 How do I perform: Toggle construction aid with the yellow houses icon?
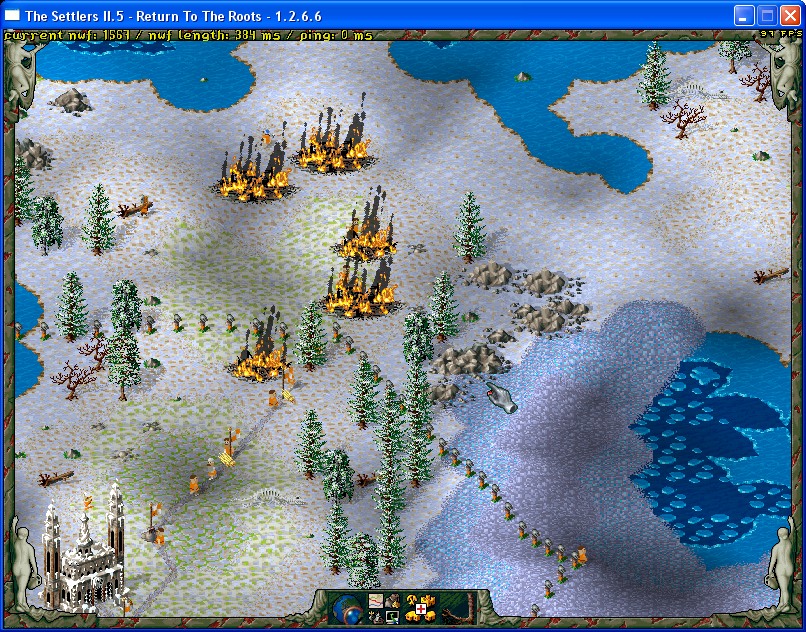point(423,608)
